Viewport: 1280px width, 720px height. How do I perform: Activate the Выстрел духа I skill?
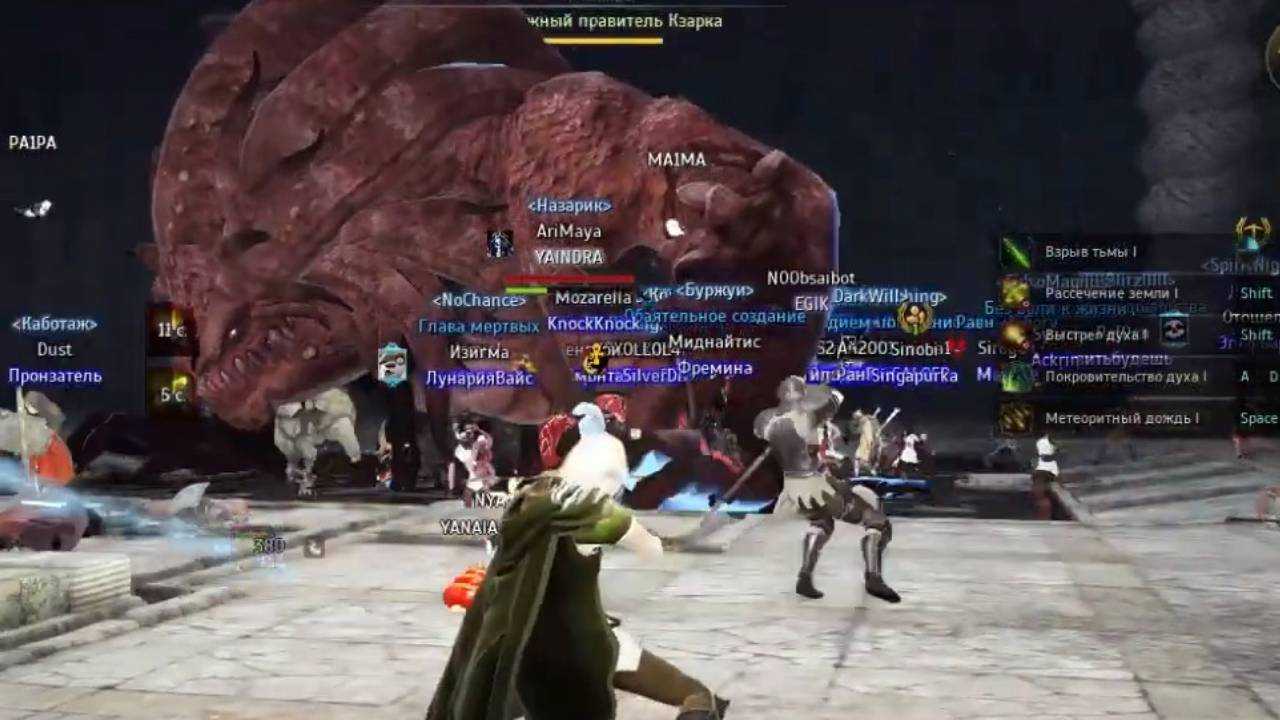click(x=1094, y=335)
